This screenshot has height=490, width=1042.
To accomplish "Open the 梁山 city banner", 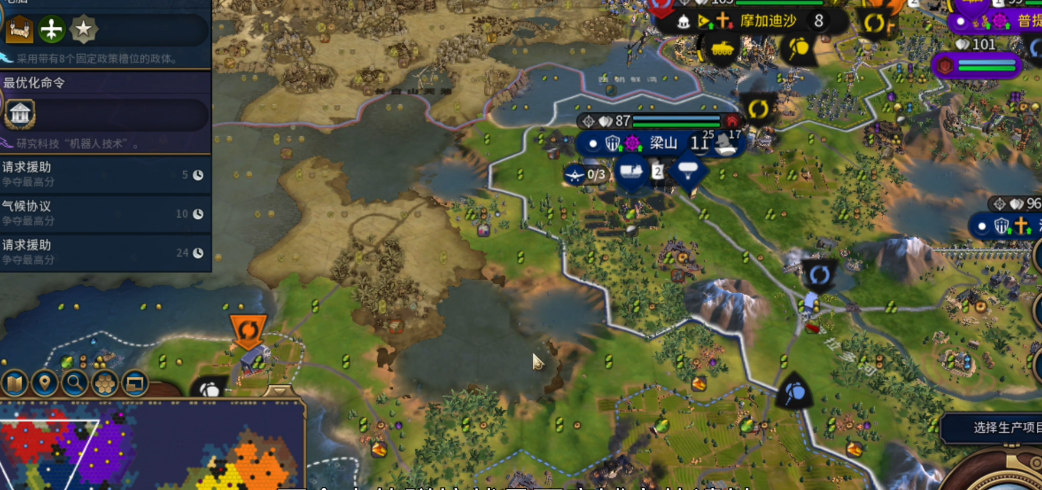I will [664, 143].
